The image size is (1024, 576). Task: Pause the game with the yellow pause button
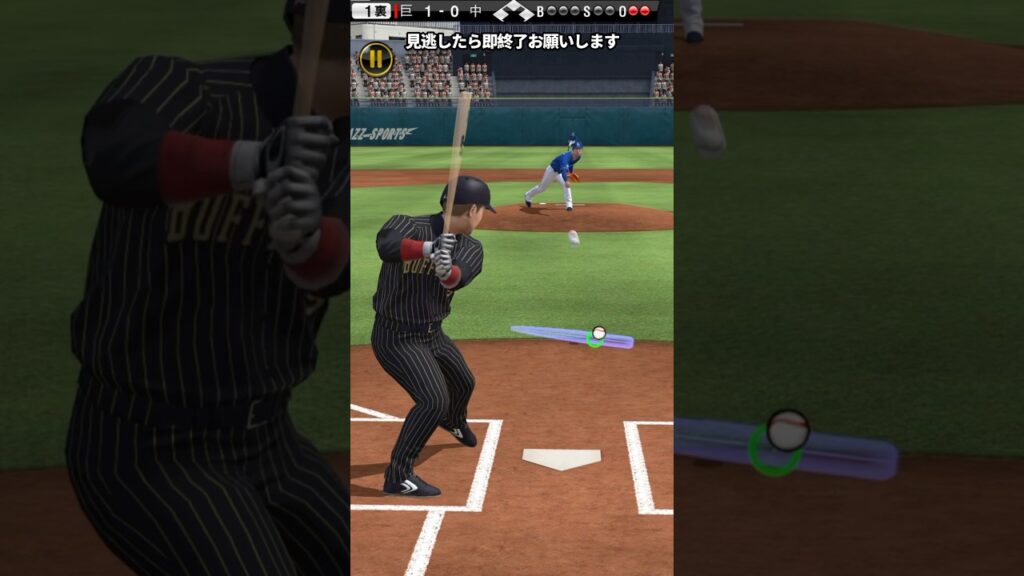point(376,59)
